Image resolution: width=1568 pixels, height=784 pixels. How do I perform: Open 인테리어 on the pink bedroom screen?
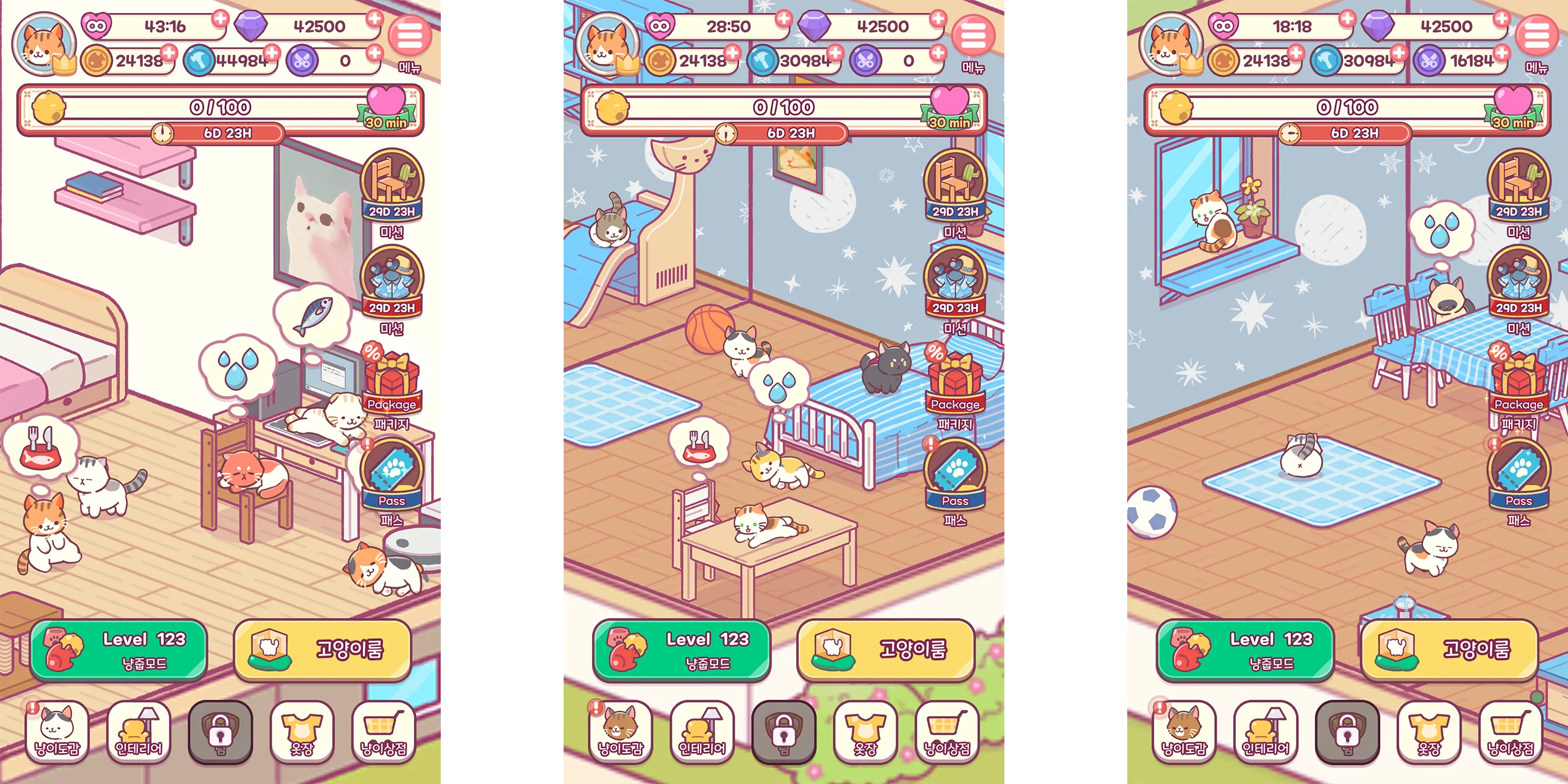(139, 732)
